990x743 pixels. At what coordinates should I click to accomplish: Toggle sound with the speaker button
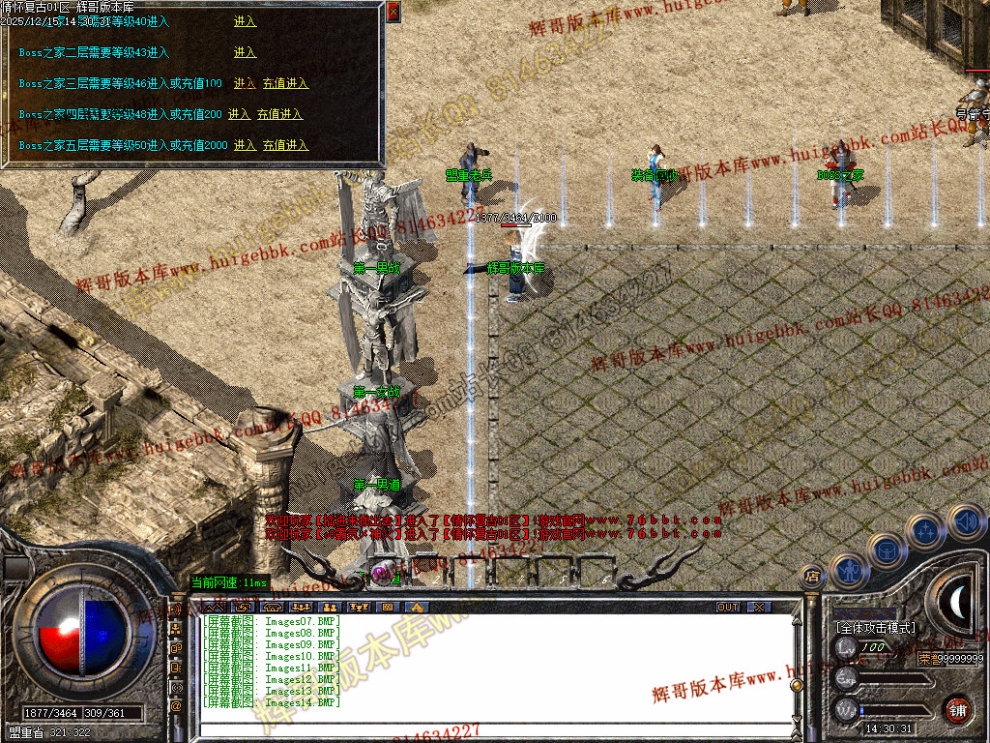click(966, 520)
